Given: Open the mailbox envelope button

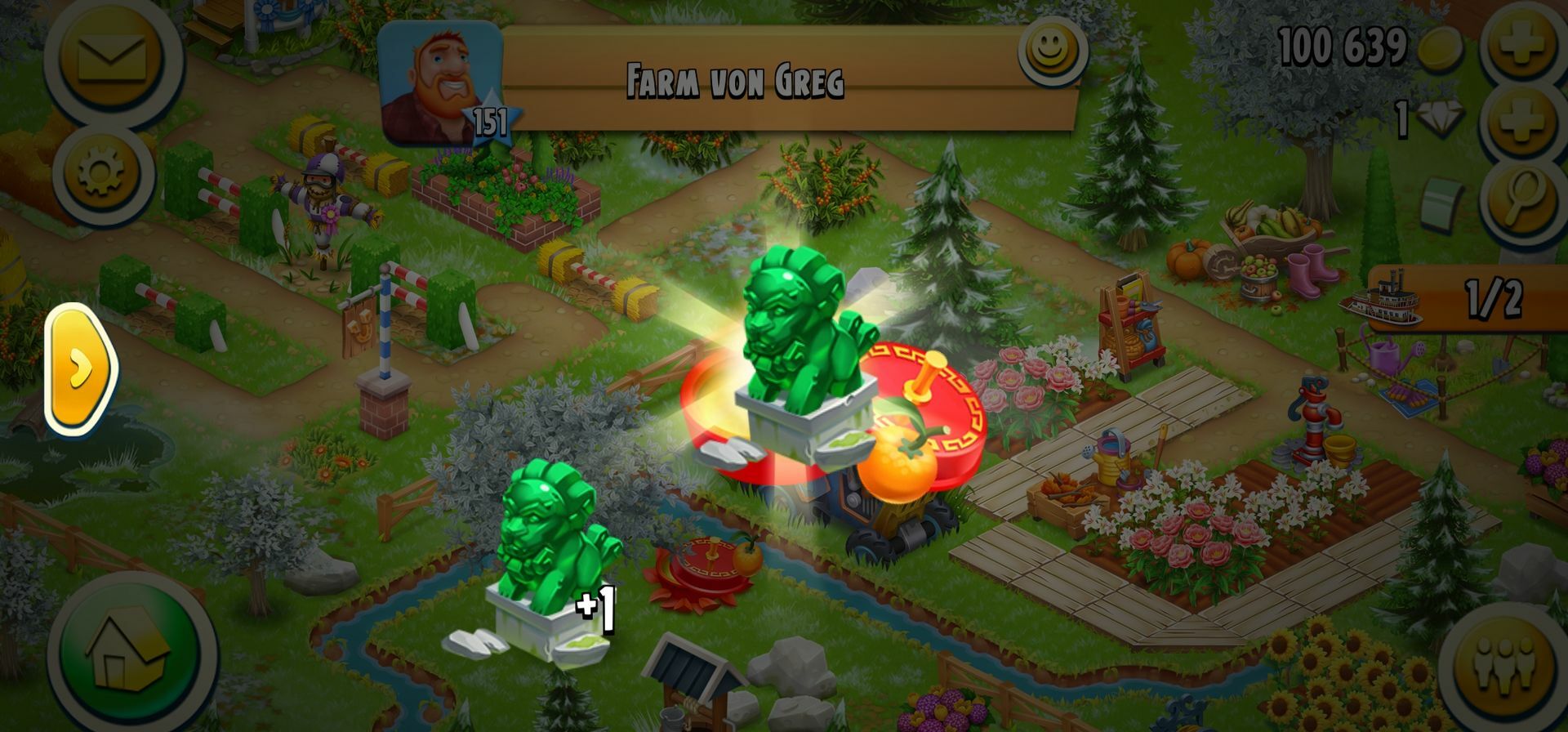Looking at the screenshot, I should 112,59.
